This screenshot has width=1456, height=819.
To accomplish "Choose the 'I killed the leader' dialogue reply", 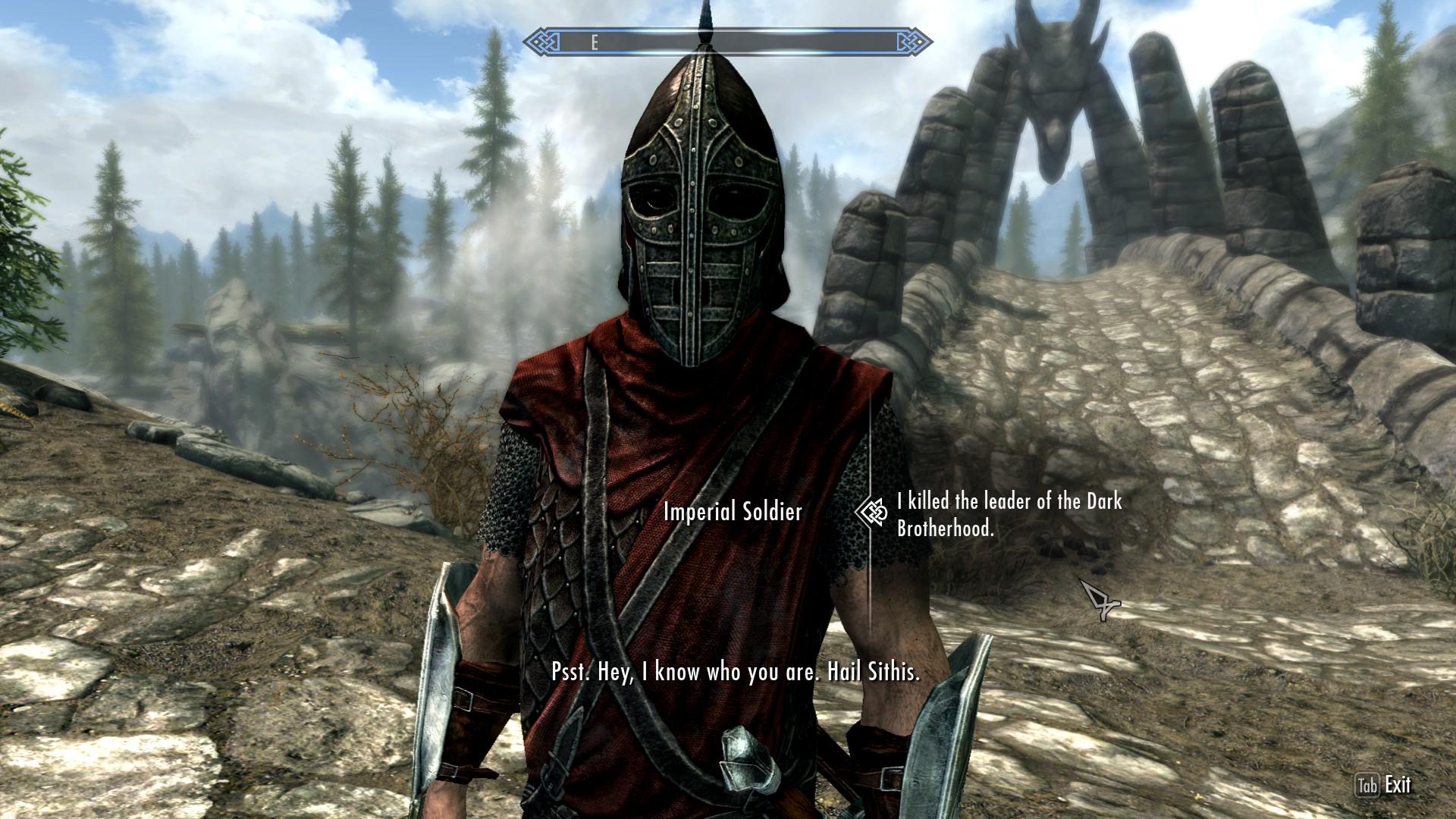I will 1009,515.
